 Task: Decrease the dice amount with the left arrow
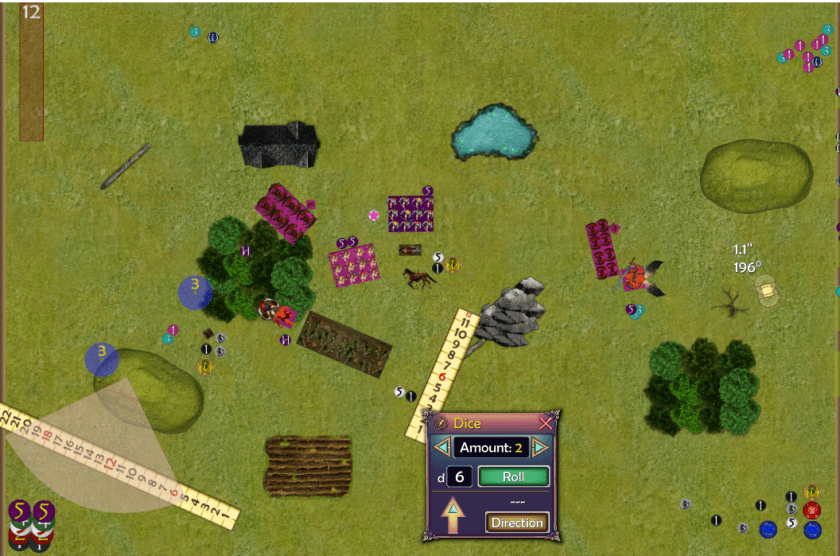pos(442,447)
